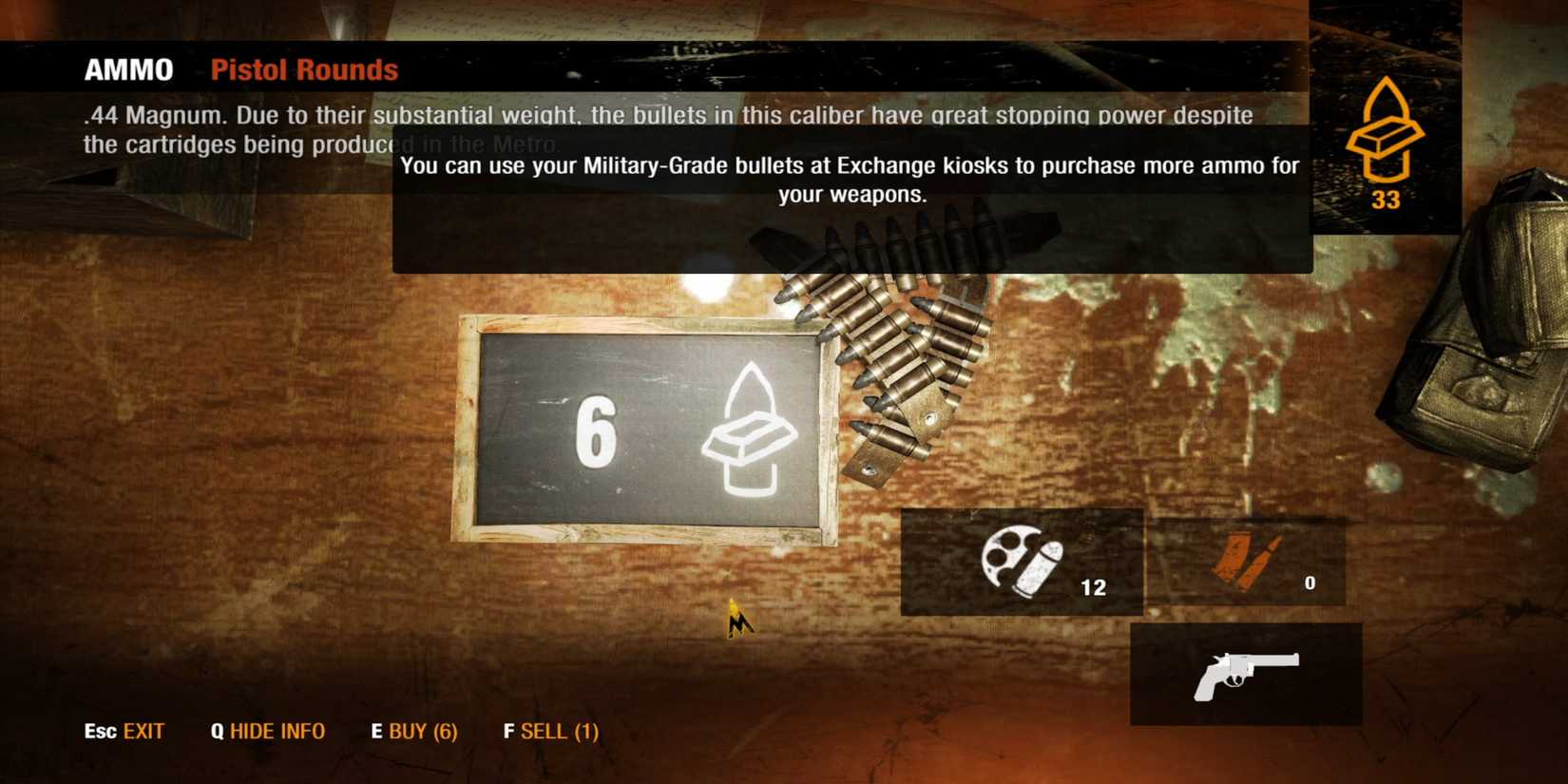1568x784 pixels.
Task: Toggle the Pistol Rounds ammo selection
Action: tap(304, 68)
